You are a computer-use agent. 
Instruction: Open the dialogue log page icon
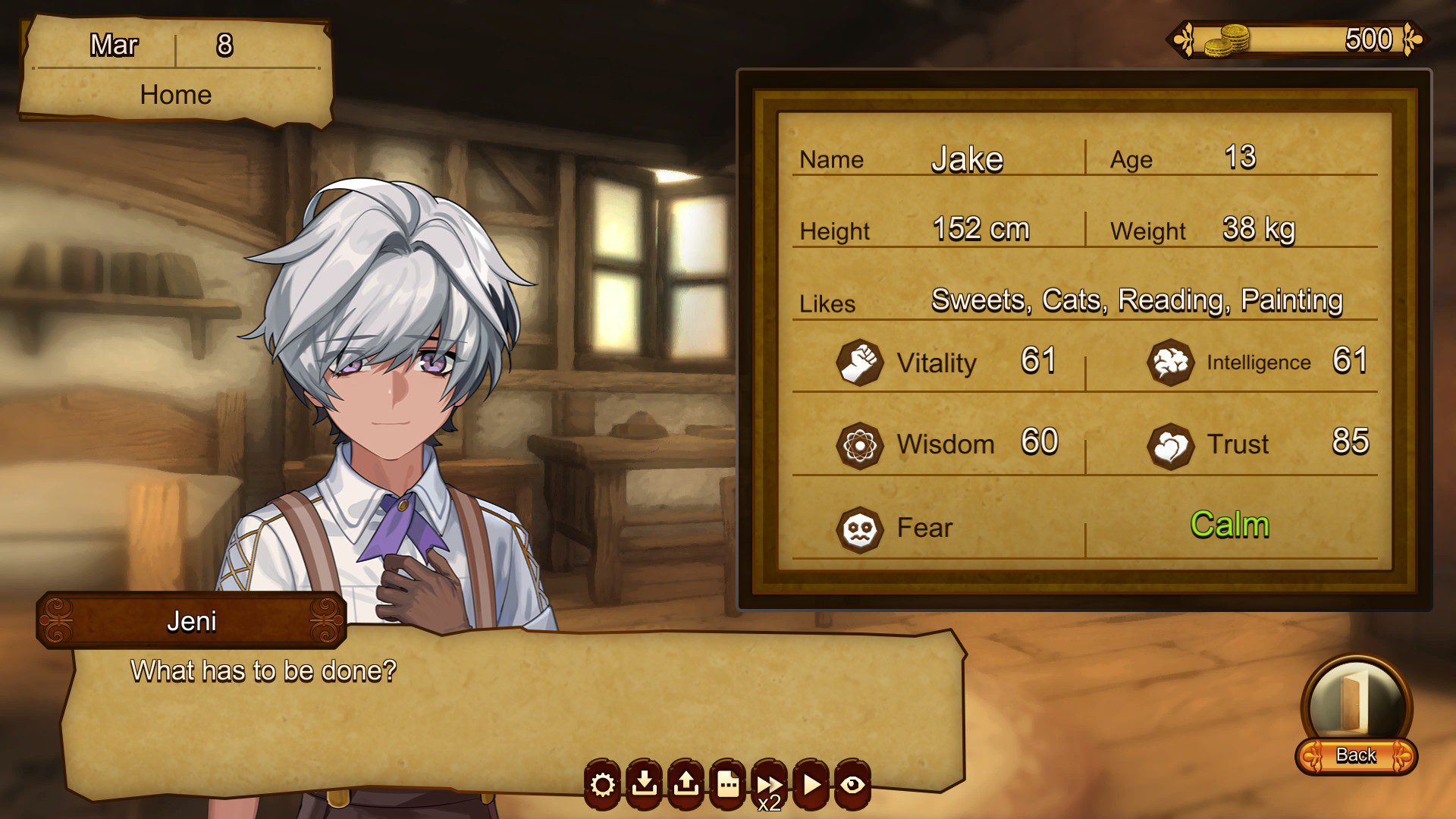click(728, 784)
